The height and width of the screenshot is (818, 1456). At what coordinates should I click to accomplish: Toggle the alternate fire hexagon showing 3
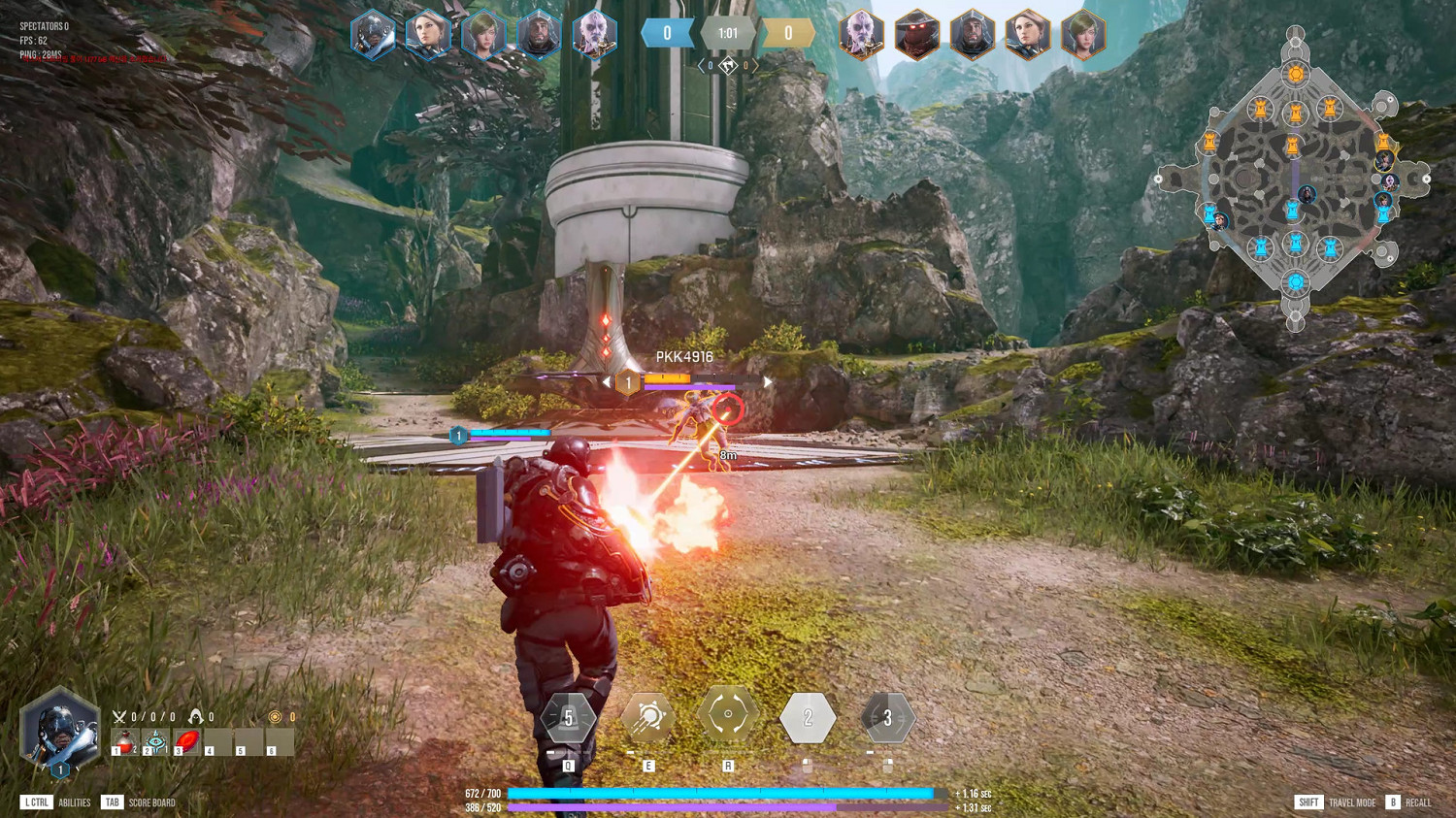tap(886, 716)
